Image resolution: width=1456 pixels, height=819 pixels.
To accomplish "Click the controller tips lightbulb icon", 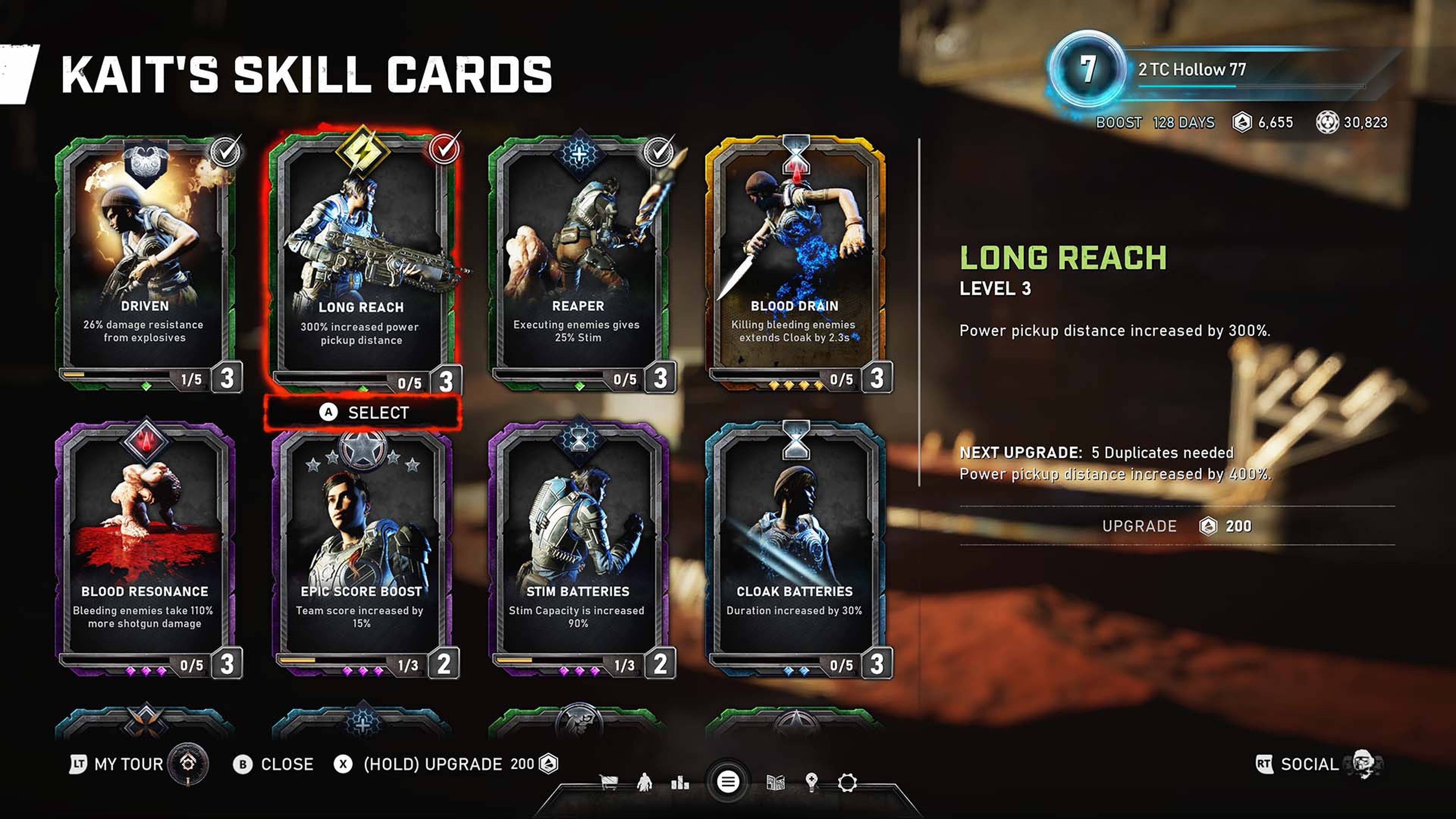I will (812, 783).
